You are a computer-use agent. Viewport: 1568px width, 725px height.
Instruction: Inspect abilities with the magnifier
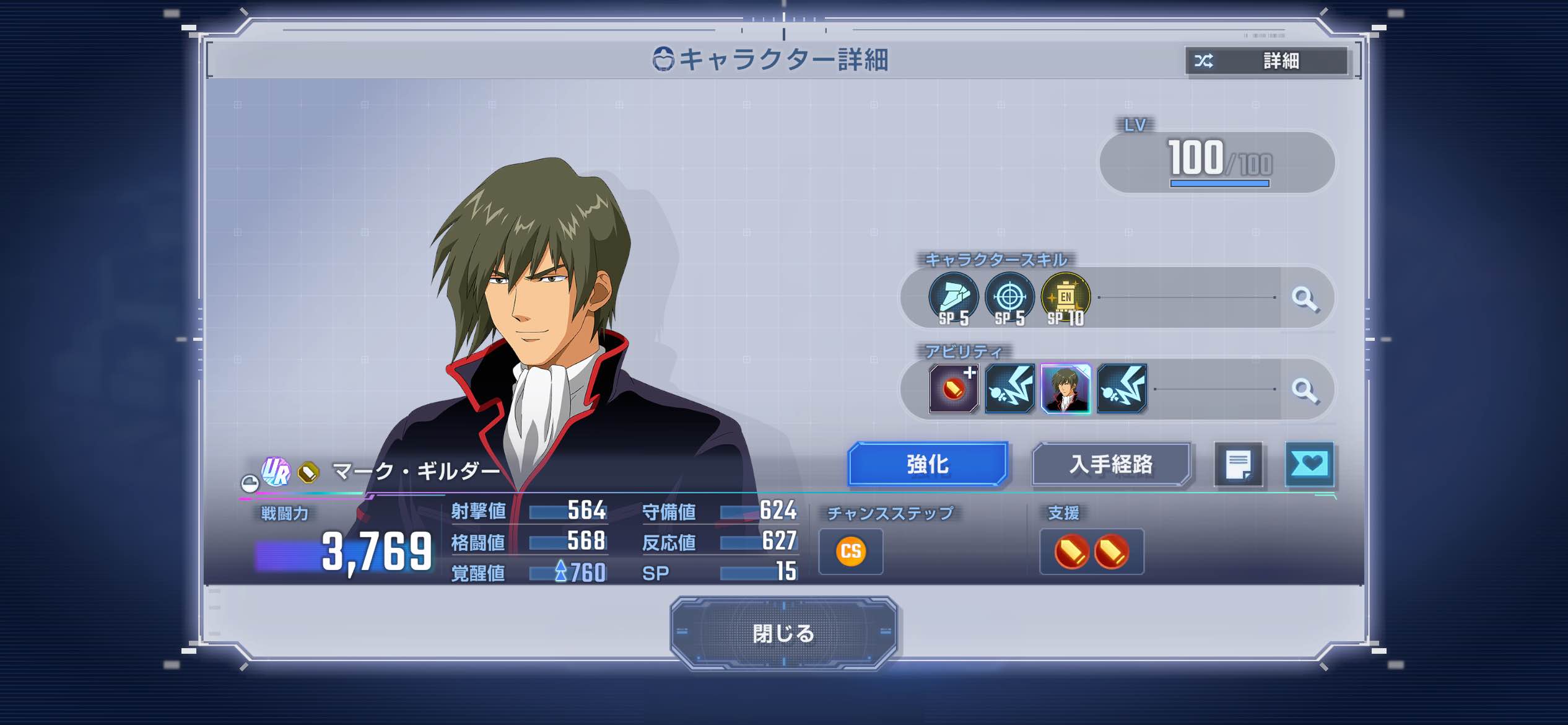(x=1305, y=390)
